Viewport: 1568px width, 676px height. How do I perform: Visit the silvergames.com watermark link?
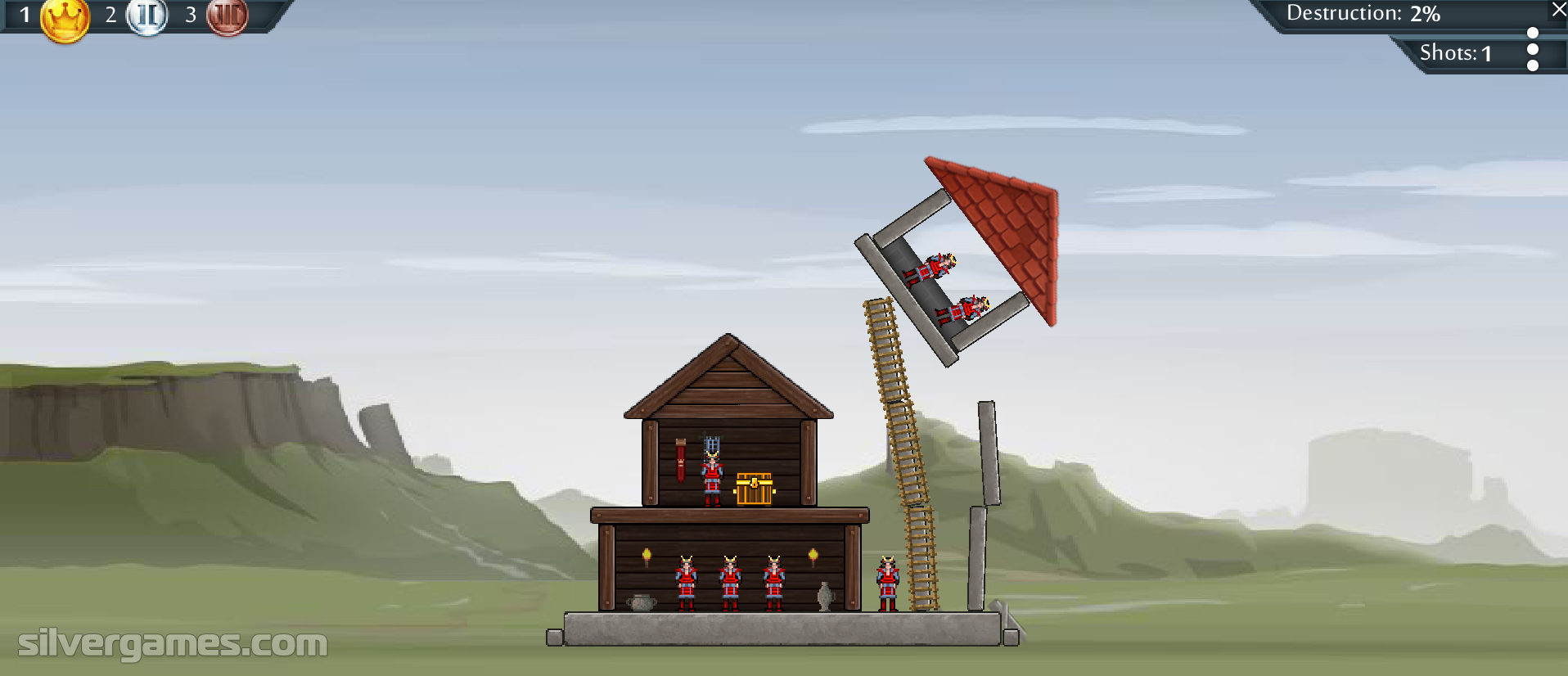173,643
